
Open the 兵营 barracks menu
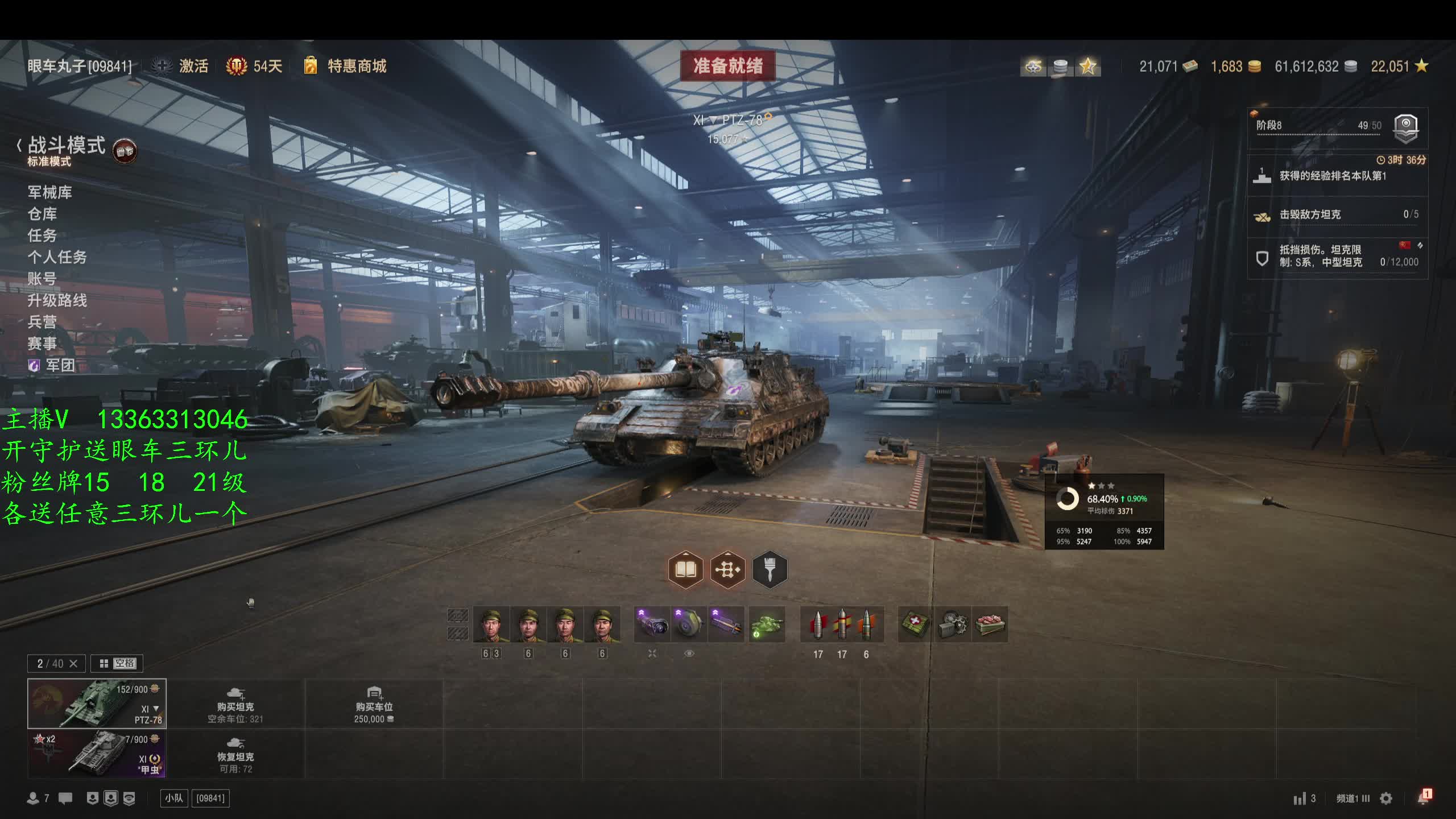43,322
